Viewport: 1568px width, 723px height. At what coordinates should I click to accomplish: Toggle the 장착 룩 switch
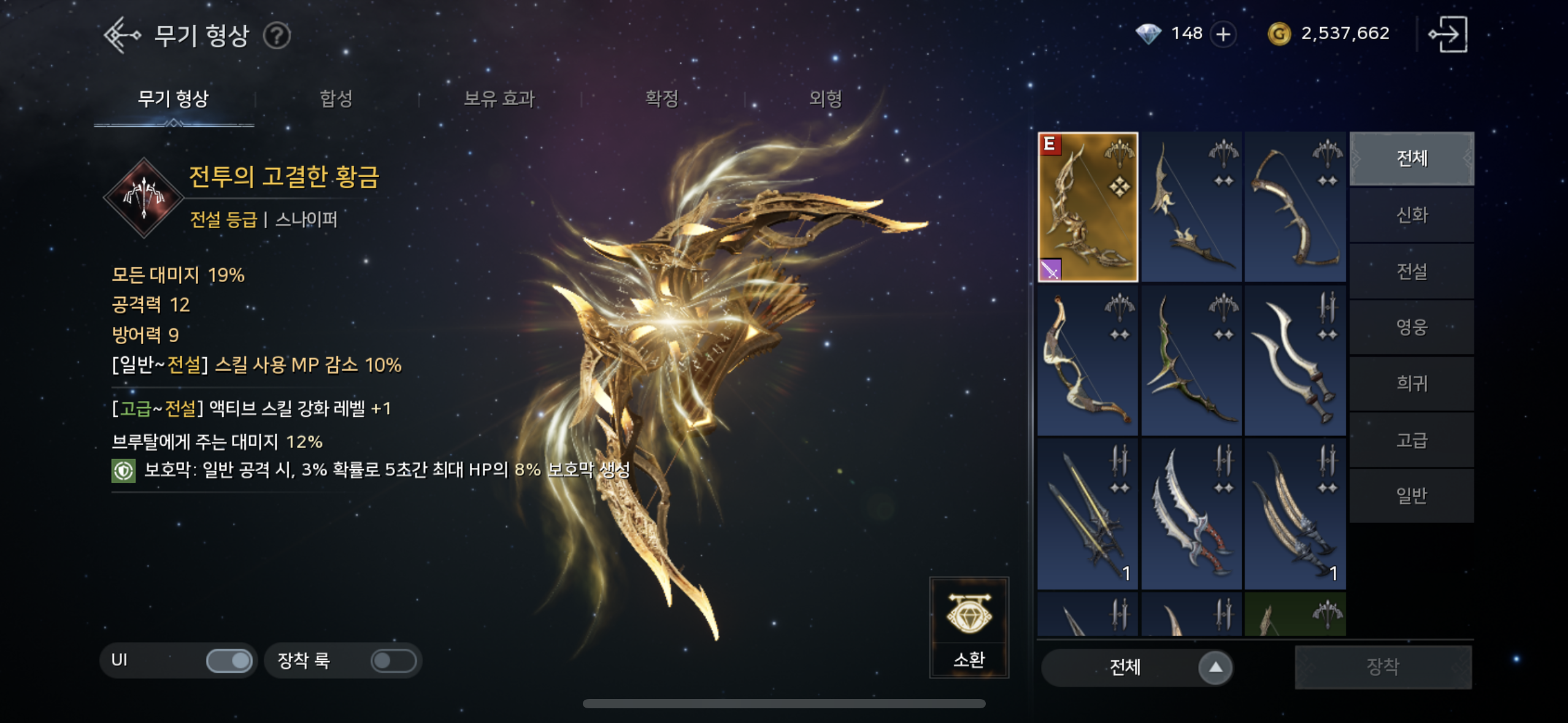pyautogui.click(x=393, y=660)
